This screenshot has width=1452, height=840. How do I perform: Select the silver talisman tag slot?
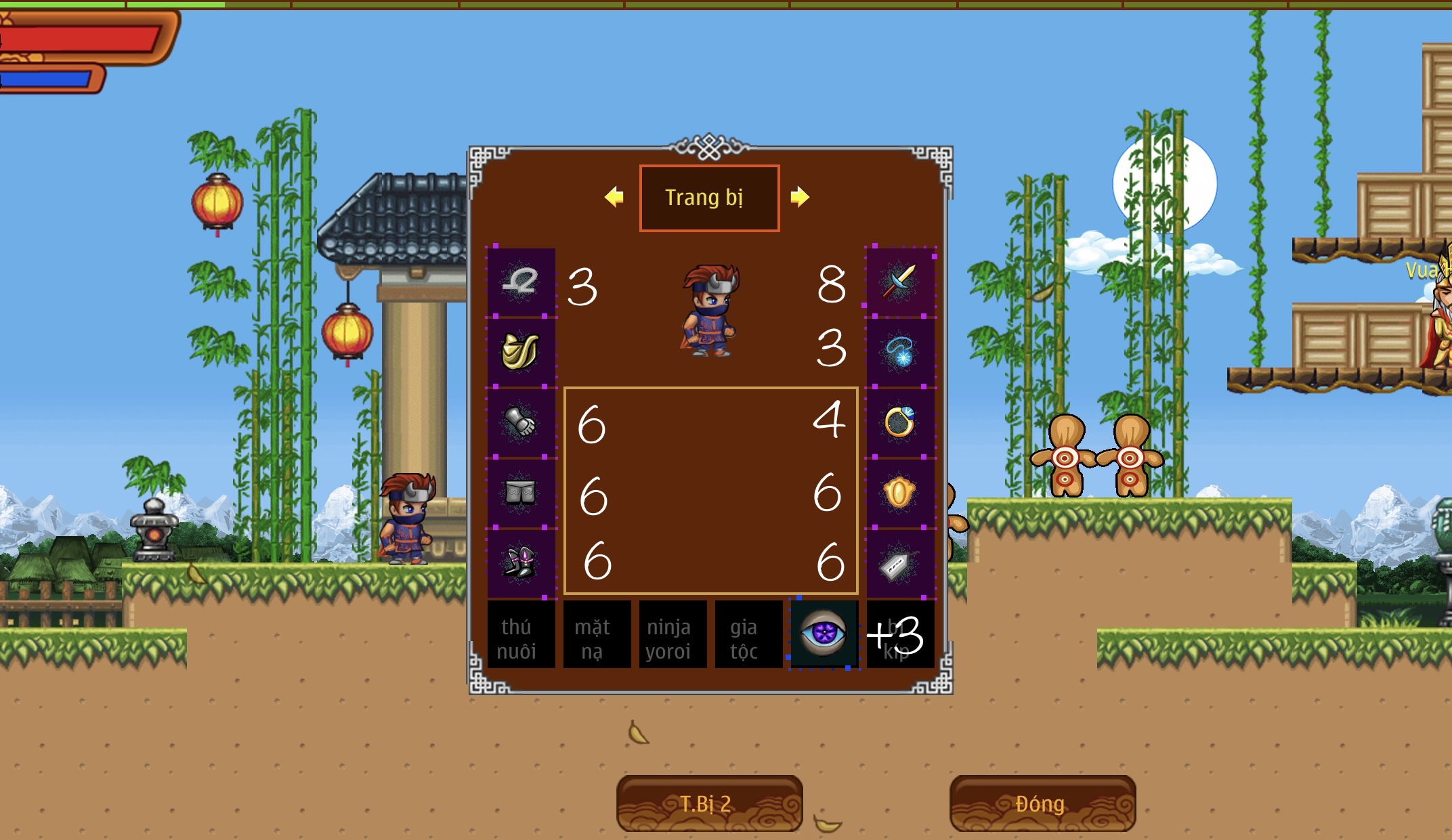tap(900, 564)
